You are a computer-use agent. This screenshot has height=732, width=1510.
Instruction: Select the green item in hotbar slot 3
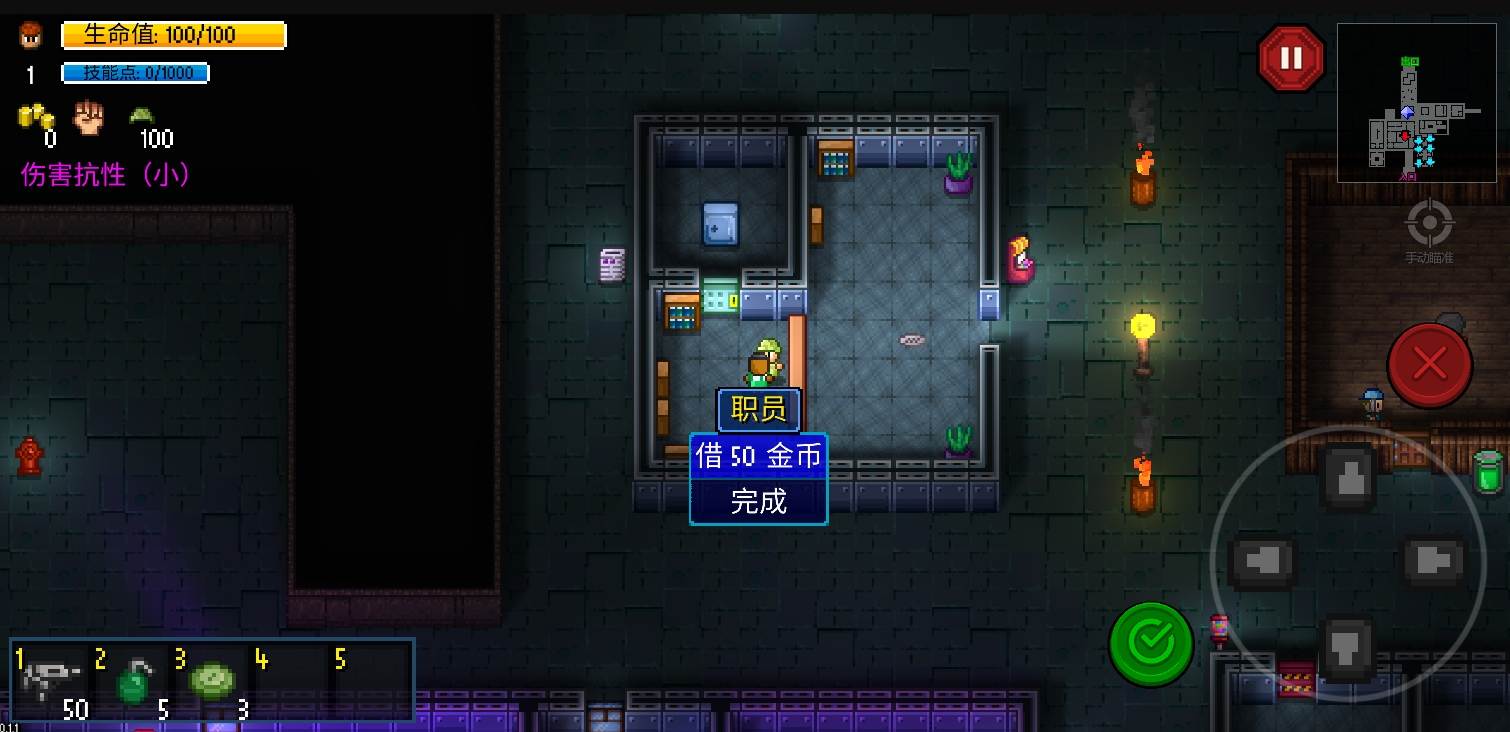pyautogui.click(x=212, y=682)
